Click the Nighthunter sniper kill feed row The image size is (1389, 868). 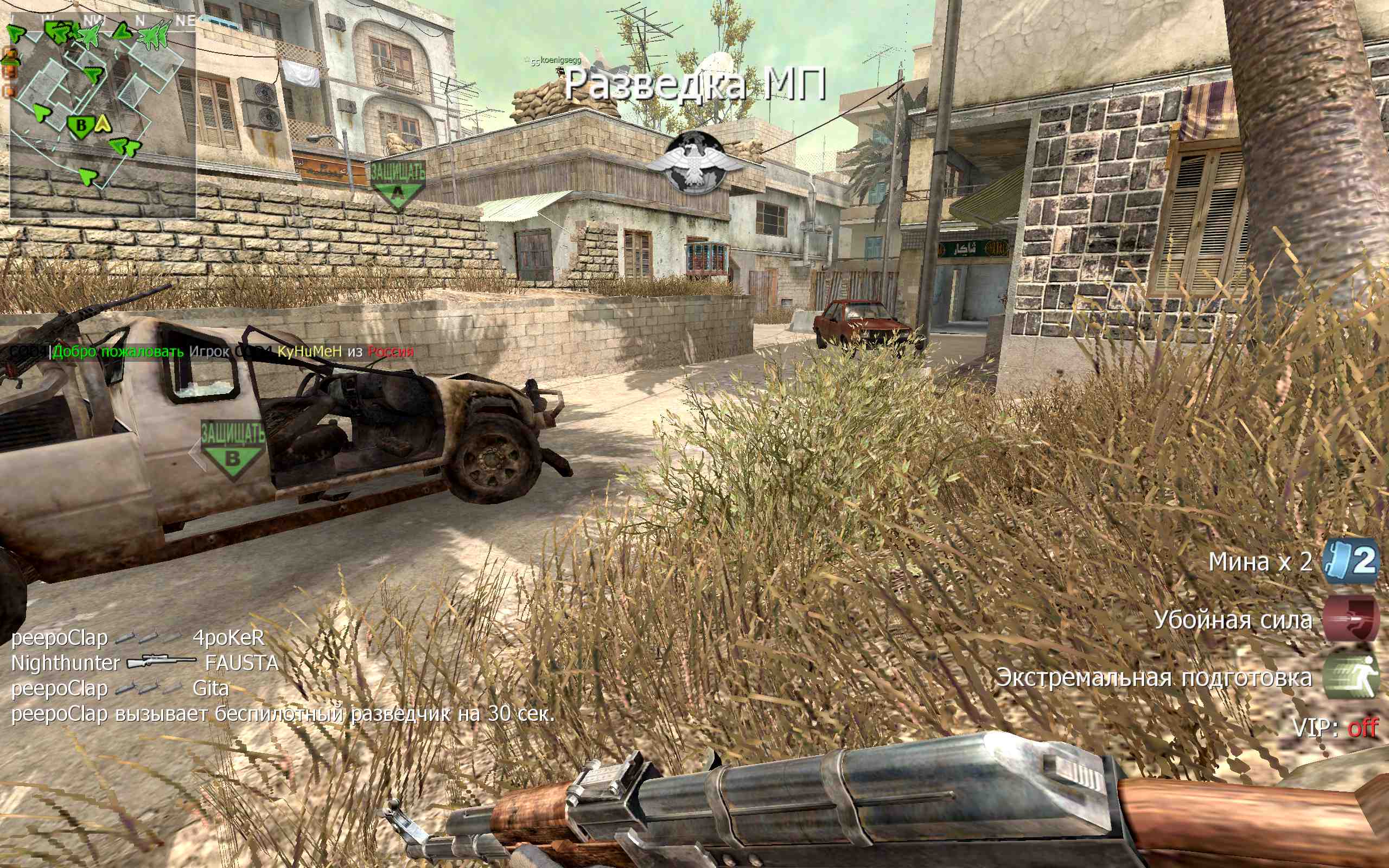click(145, 663)
